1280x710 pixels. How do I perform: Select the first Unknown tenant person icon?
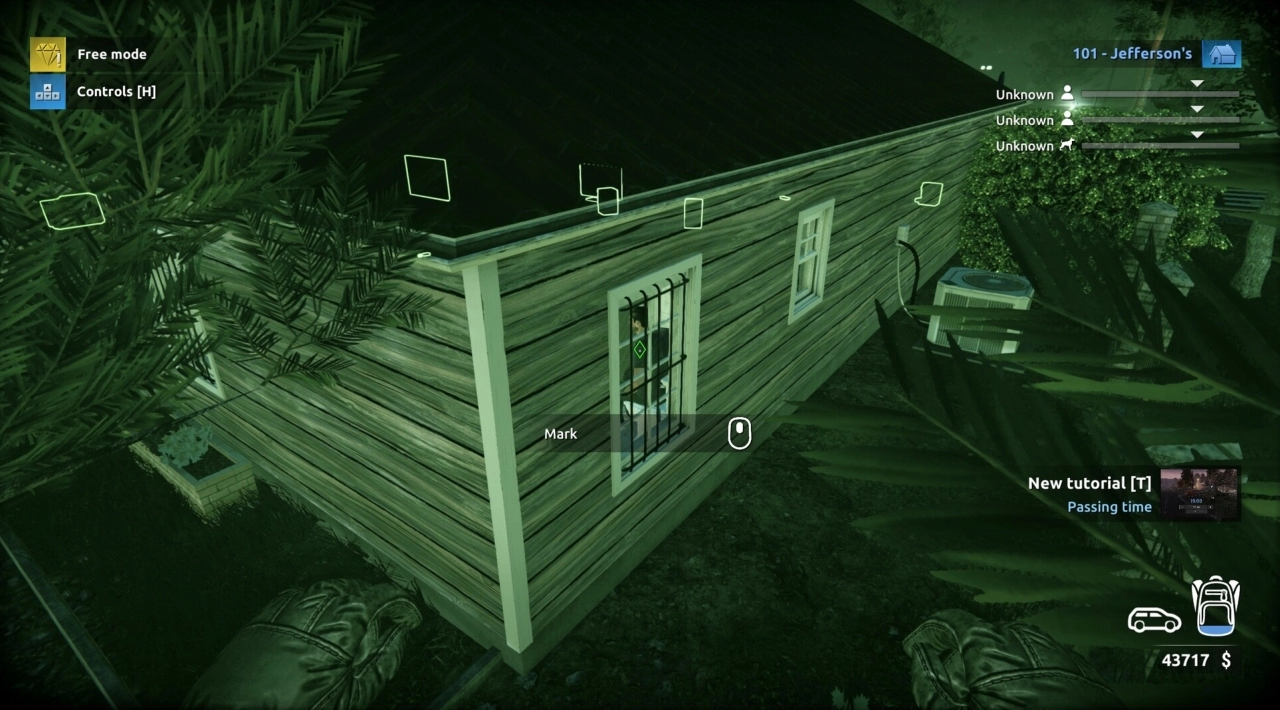coord(1068,94)
